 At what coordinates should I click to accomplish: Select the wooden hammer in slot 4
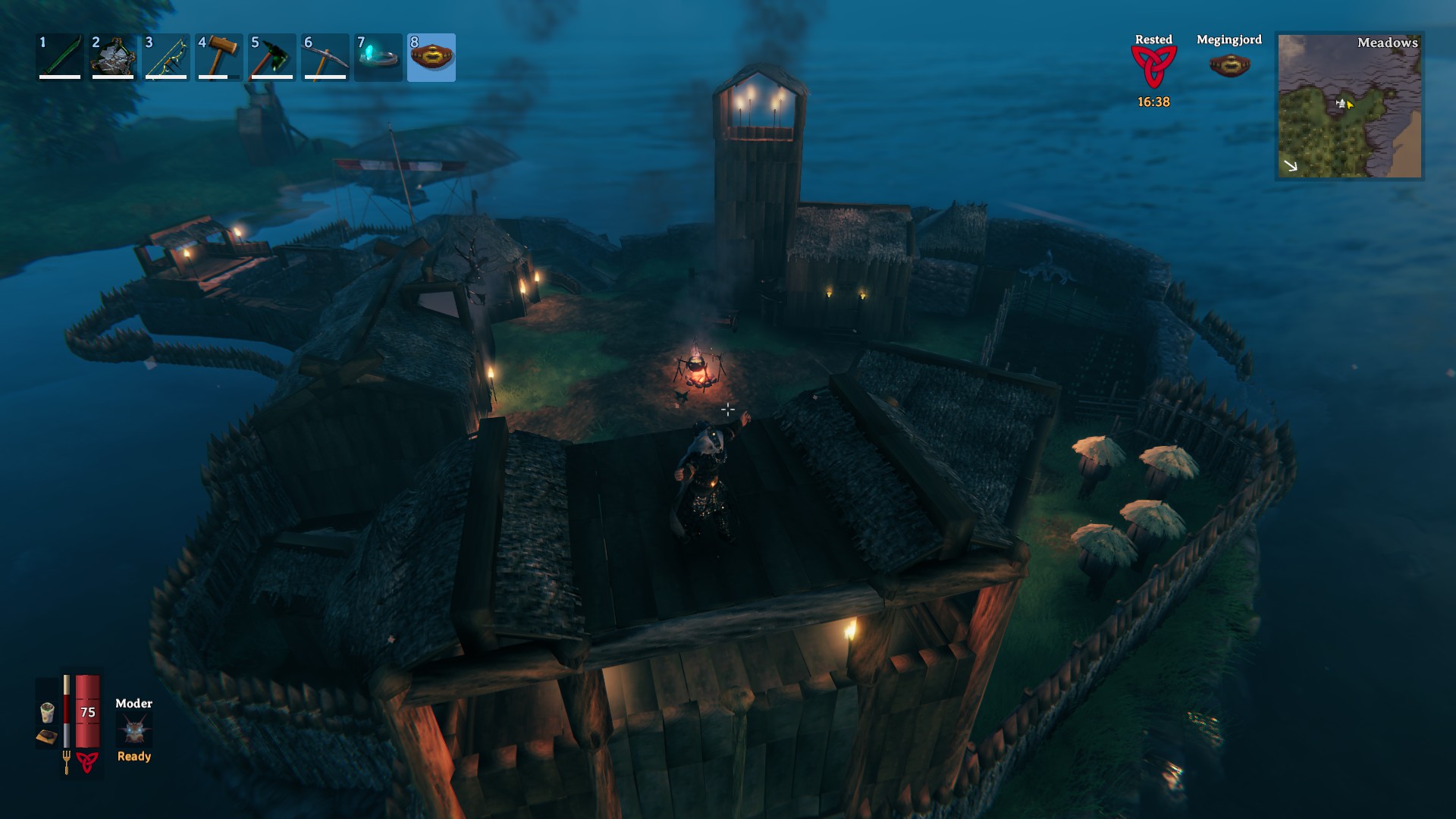coord(219,57)
